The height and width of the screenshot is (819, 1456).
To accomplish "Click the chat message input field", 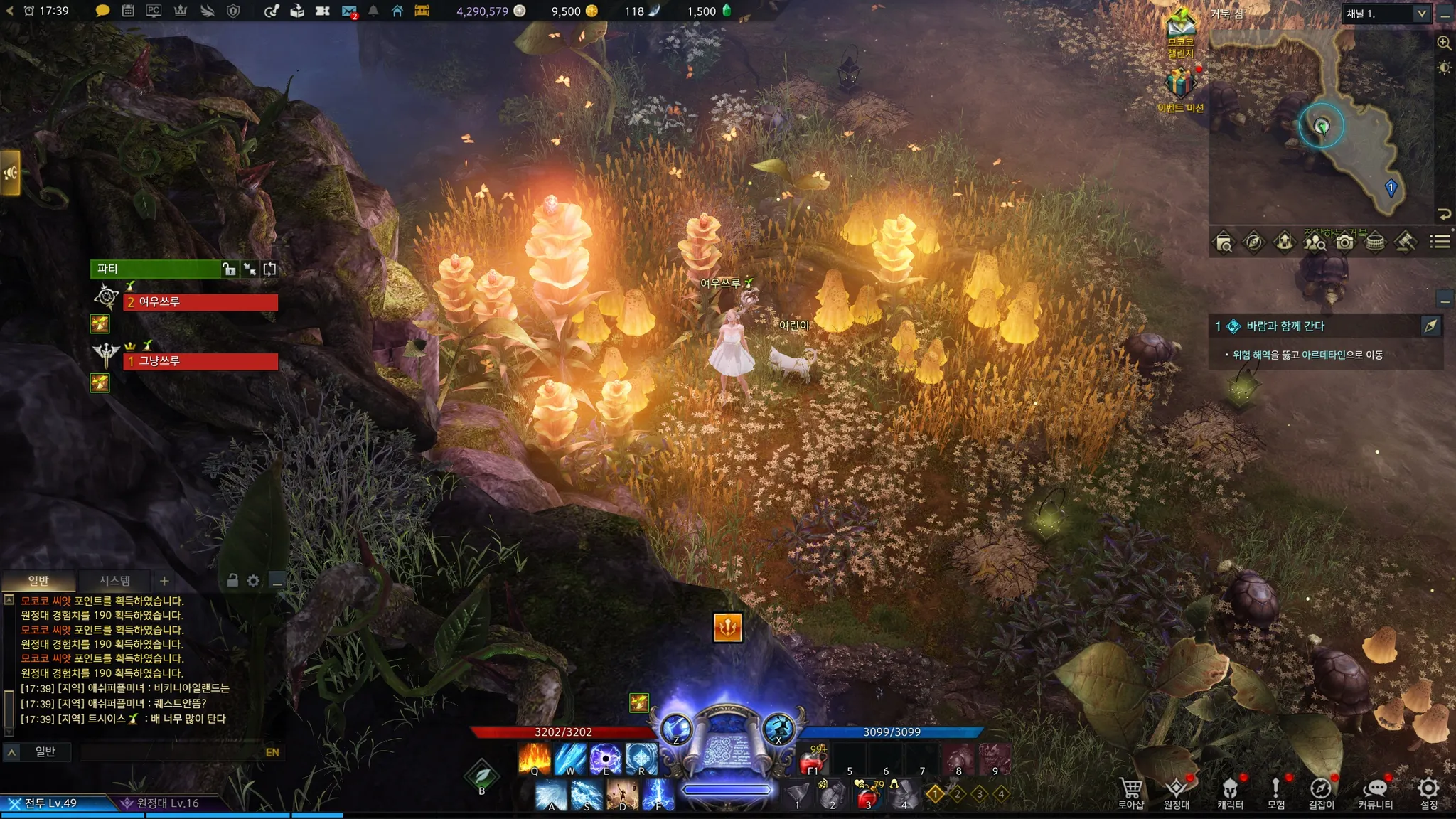I will [171, 752].
